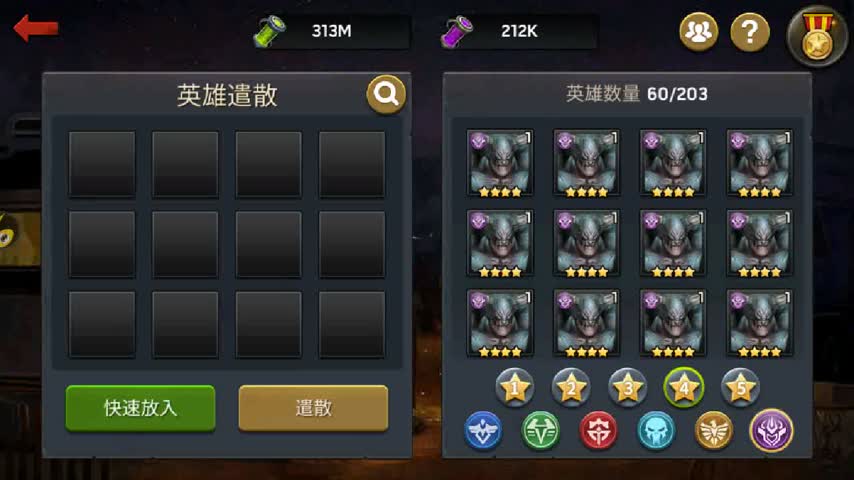
Task: Filter heroes by 2-star rating
Action: pyautogui.click(x=571, y=386)
